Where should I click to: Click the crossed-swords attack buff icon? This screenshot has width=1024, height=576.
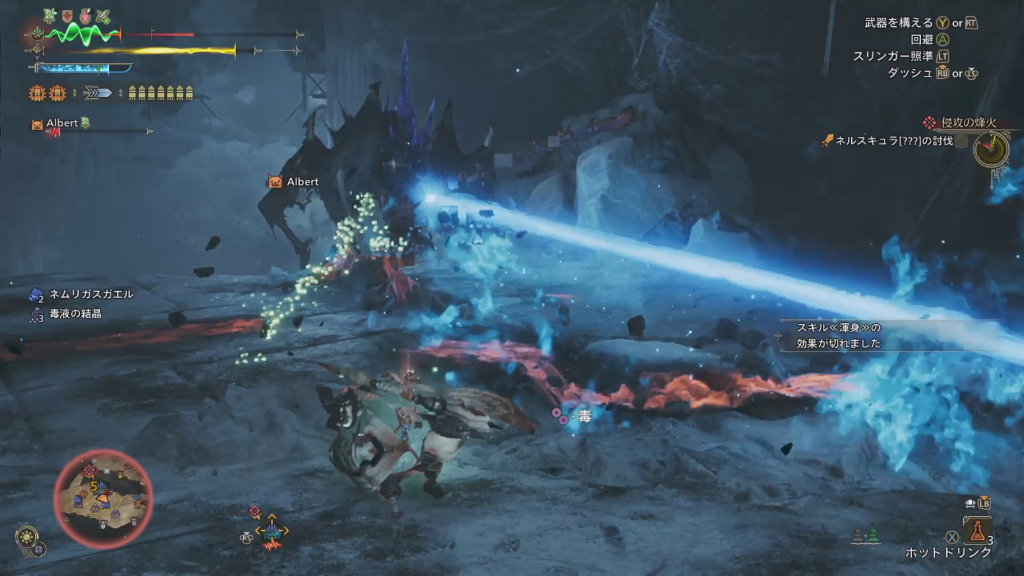click(x=103, y=16)
